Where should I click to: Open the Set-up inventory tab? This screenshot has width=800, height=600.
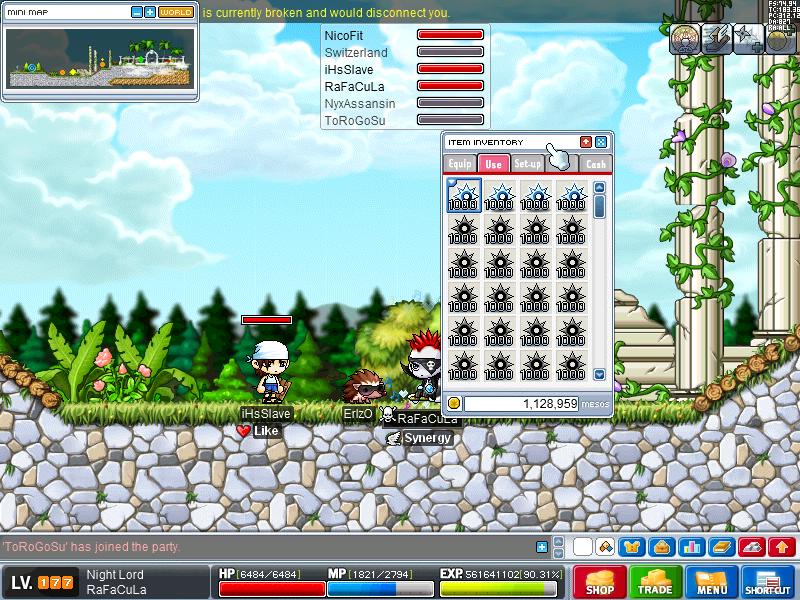pos(528,164)
